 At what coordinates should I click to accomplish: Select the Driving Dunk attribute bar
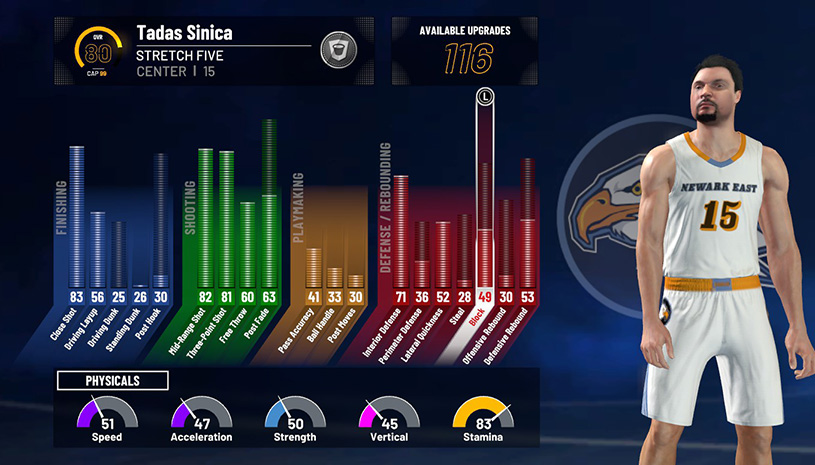pyautogui.click(x=118, y=255)
